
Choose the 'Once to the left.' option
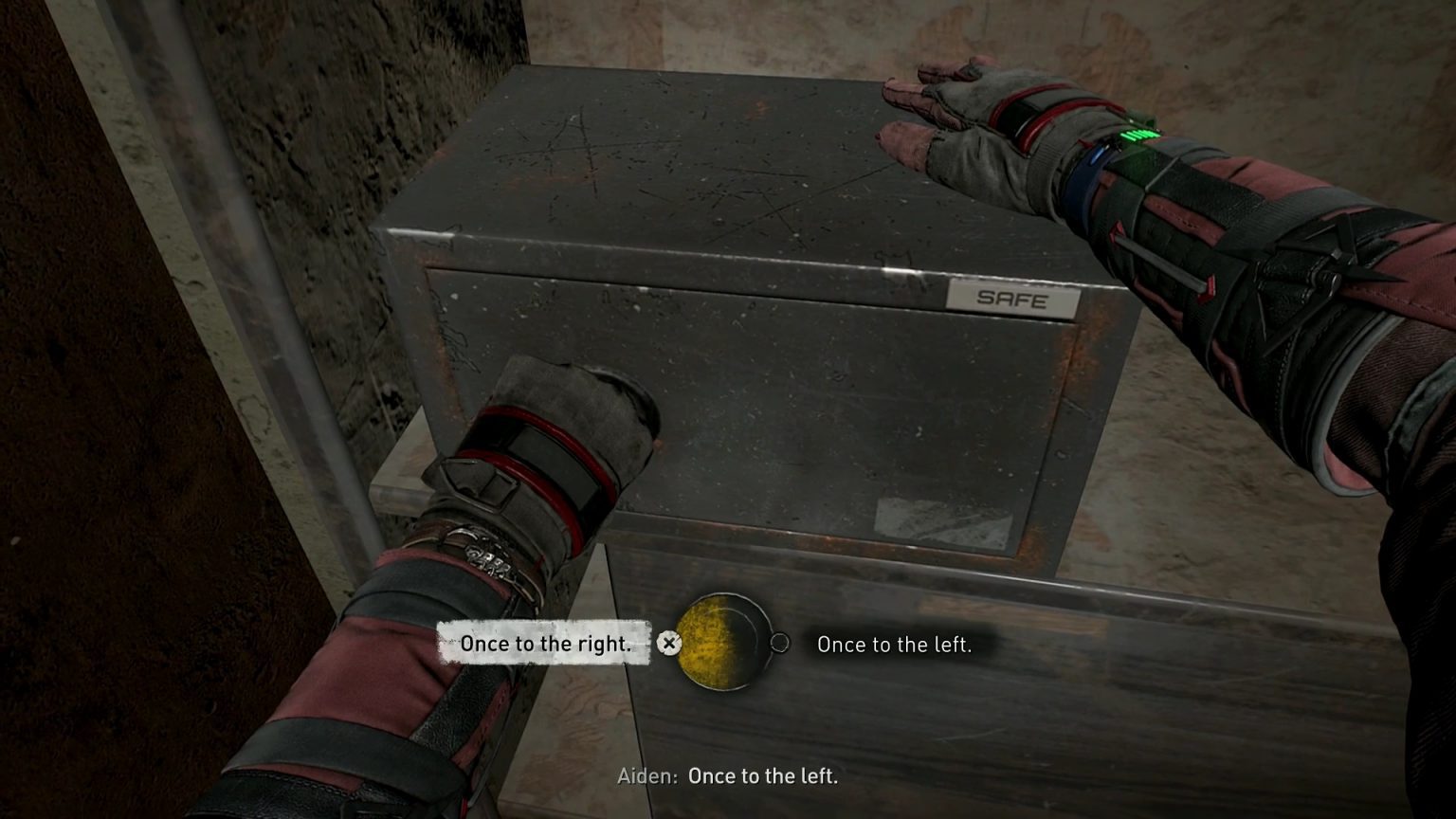click(x=895, y=645)
